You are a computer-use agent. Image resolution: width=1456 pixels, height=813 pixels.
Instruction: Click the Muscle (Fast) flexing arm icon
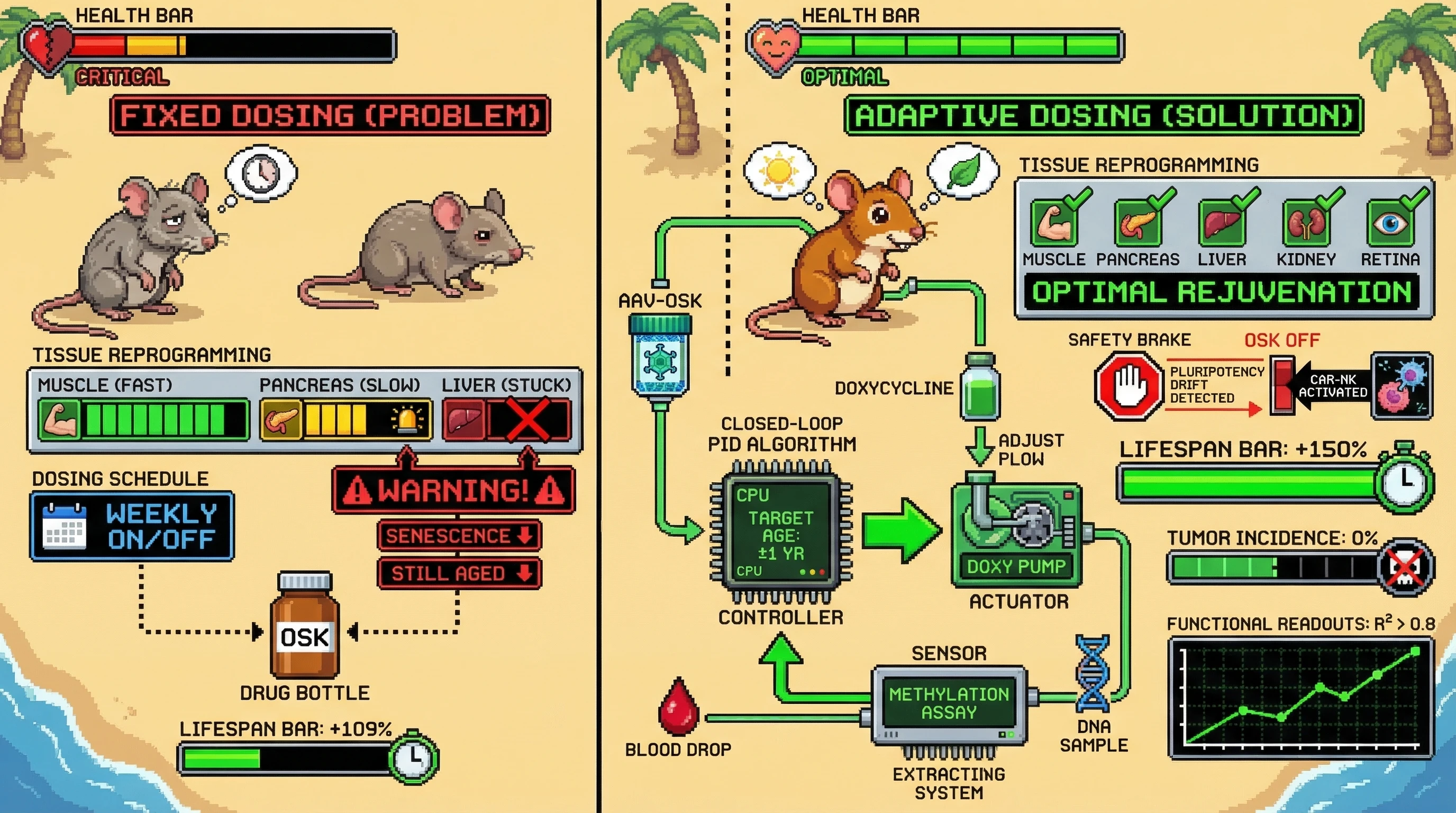(59, 419)
